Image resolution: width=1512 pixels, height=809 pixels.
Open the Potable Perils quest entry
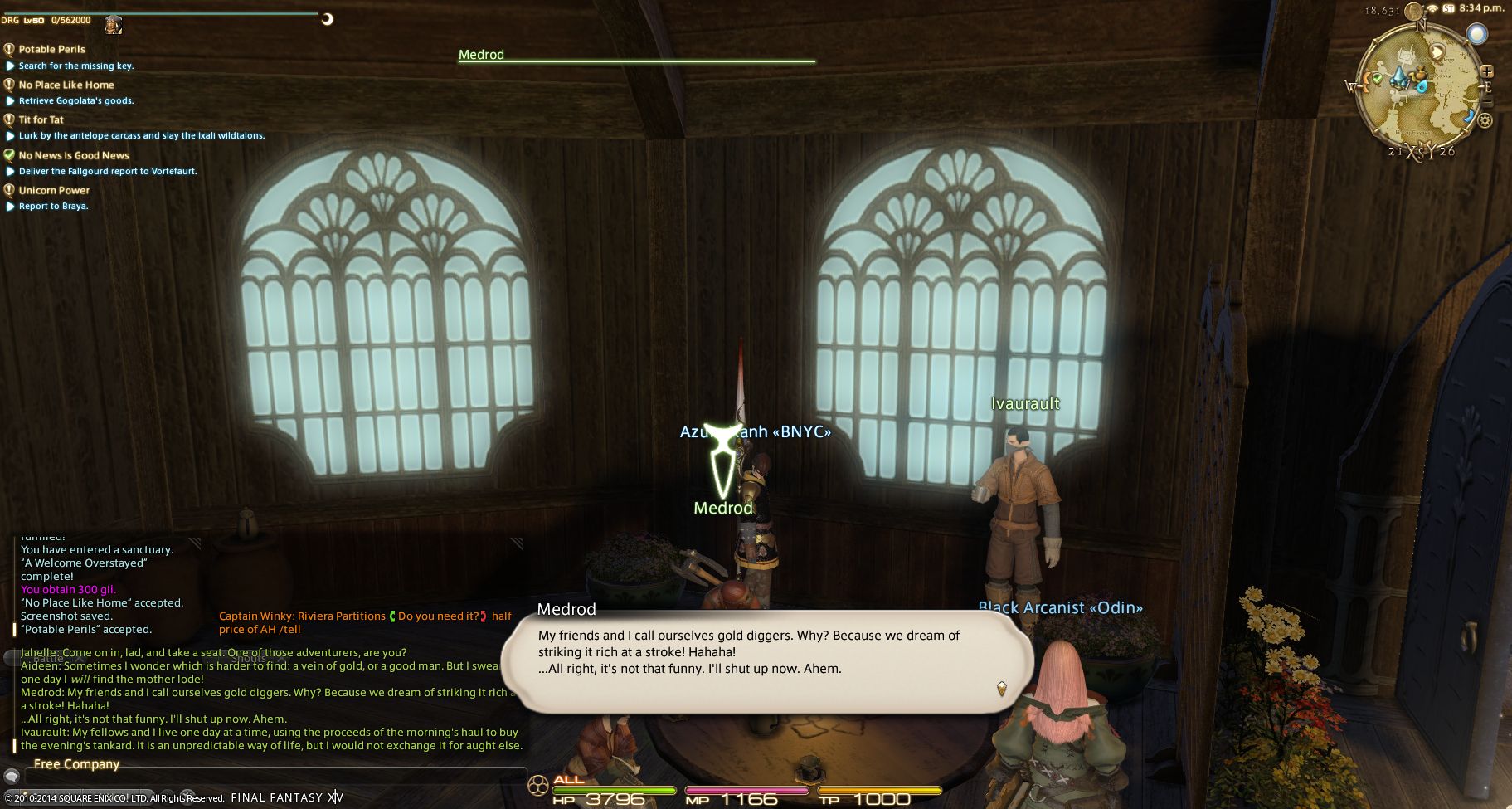tap(51, 50)
